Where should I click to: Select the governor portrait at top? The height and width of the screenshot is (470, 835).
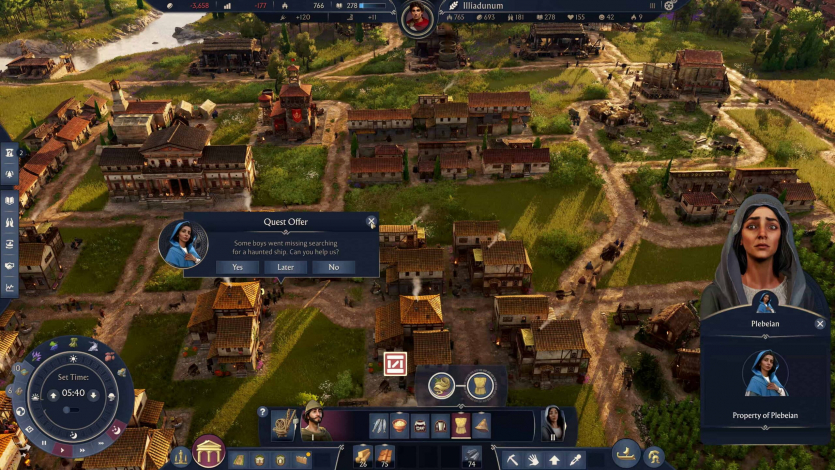pos(417,18)
